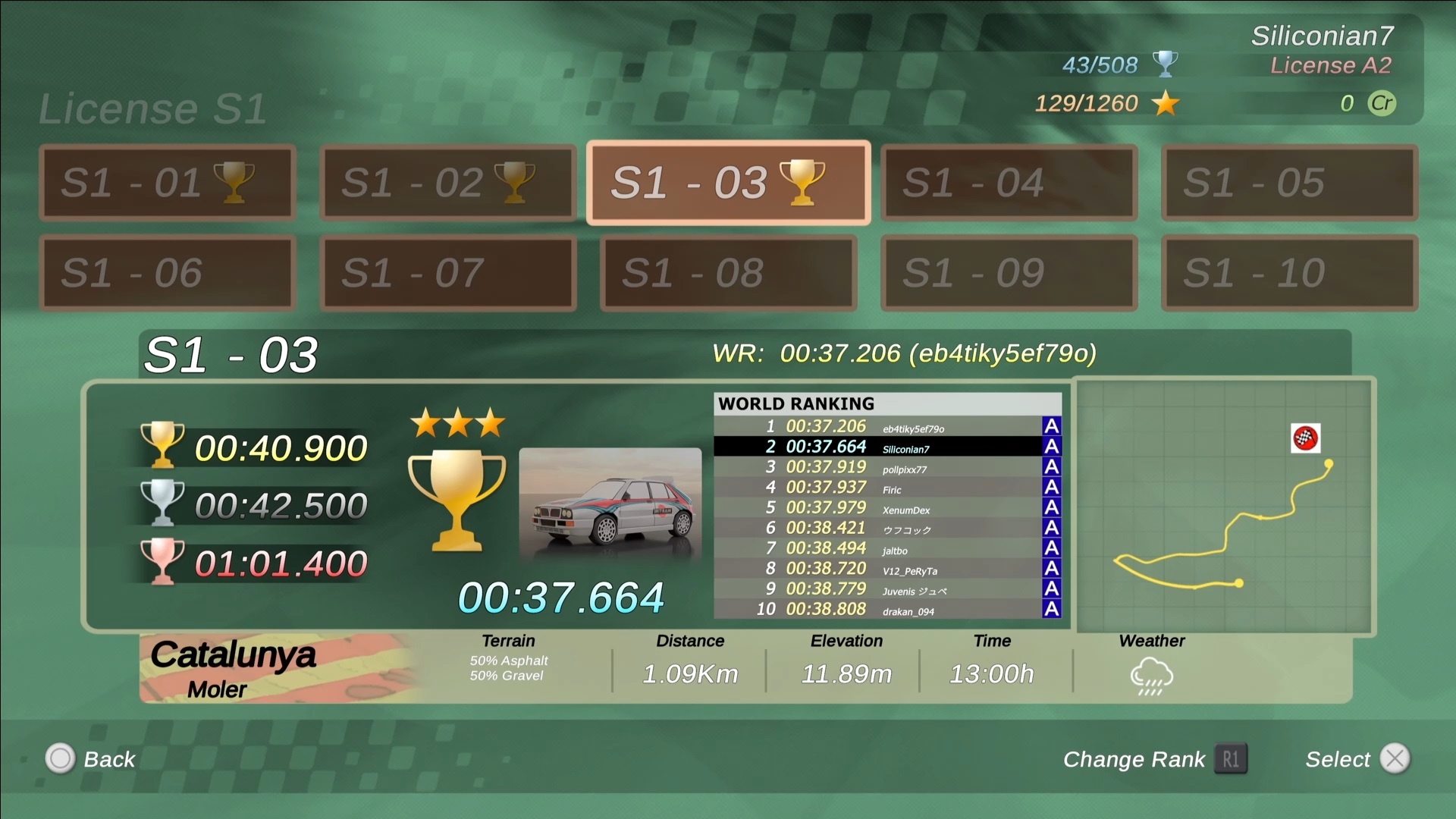This screenshot has height=819, width=1456.
Task: View the stage route map
Action: (x=1224, y=506)
